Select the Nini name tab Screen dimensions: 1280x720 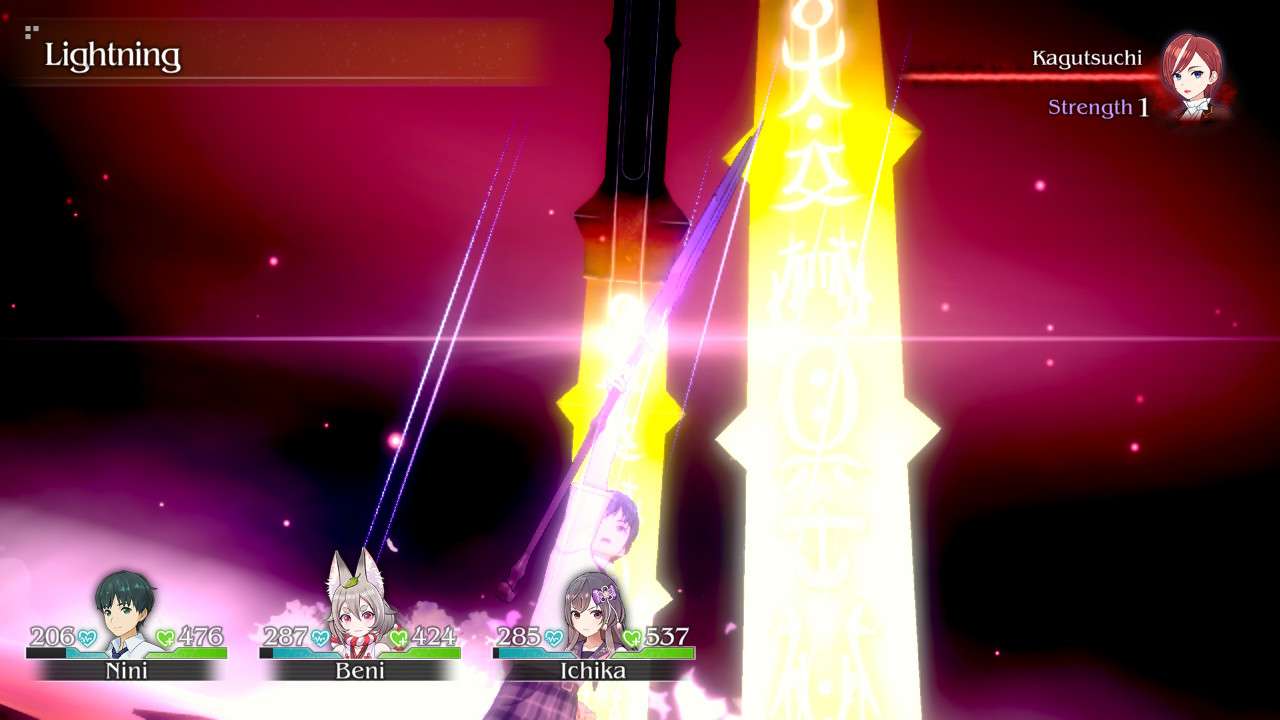click(x=128, y=672)
